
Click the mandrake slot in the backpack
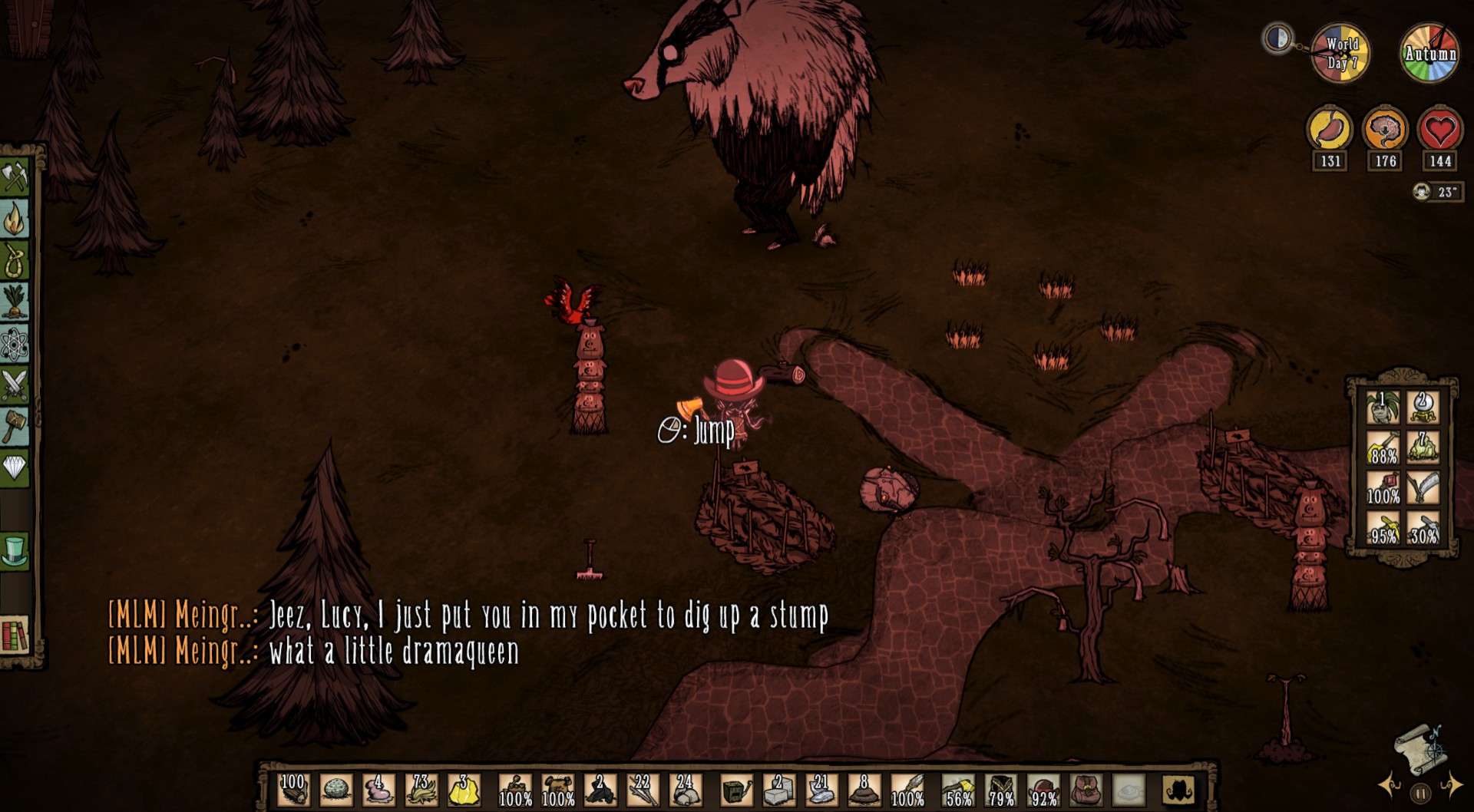(x=1382, y=408)
